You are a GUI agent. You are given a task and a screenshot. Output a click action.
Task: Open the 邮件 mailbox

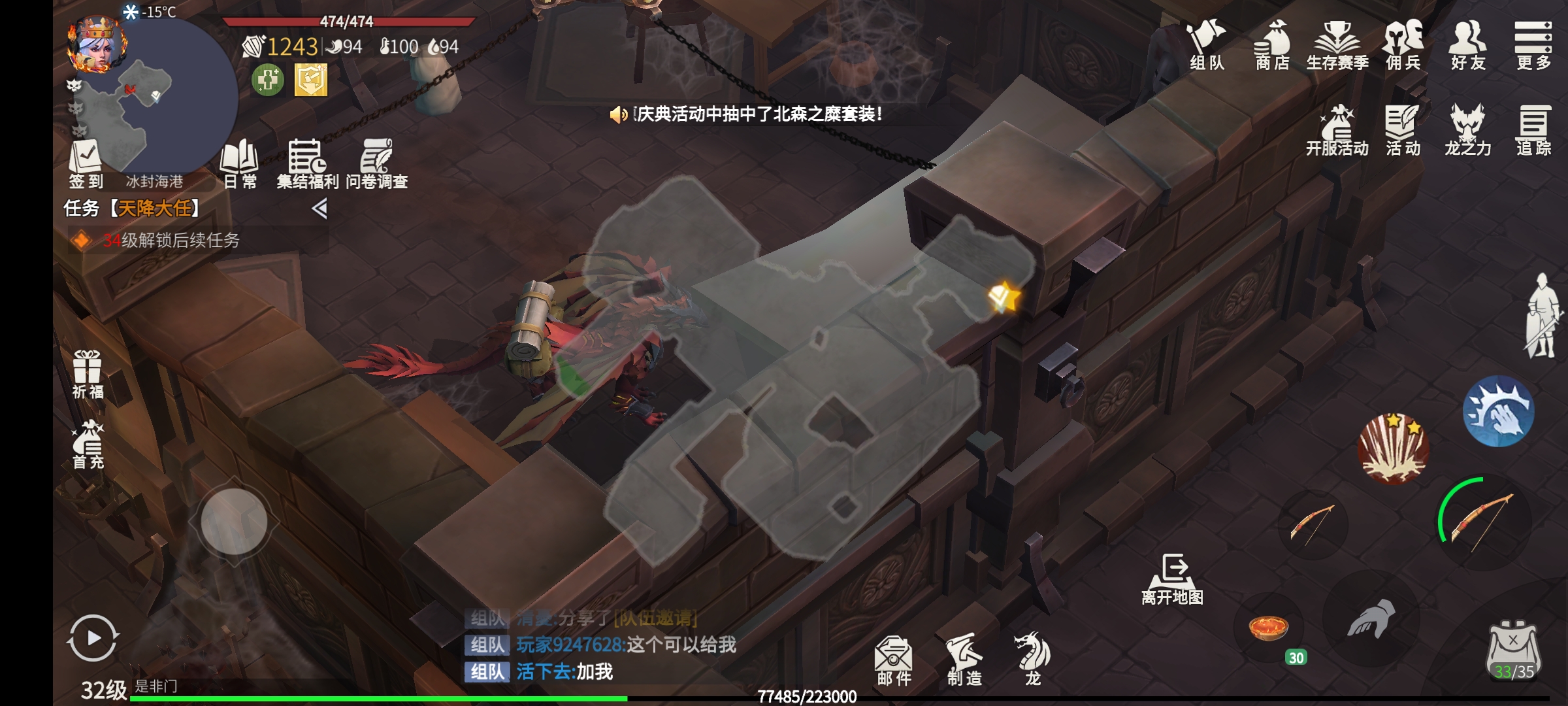[x=894, y=660]
